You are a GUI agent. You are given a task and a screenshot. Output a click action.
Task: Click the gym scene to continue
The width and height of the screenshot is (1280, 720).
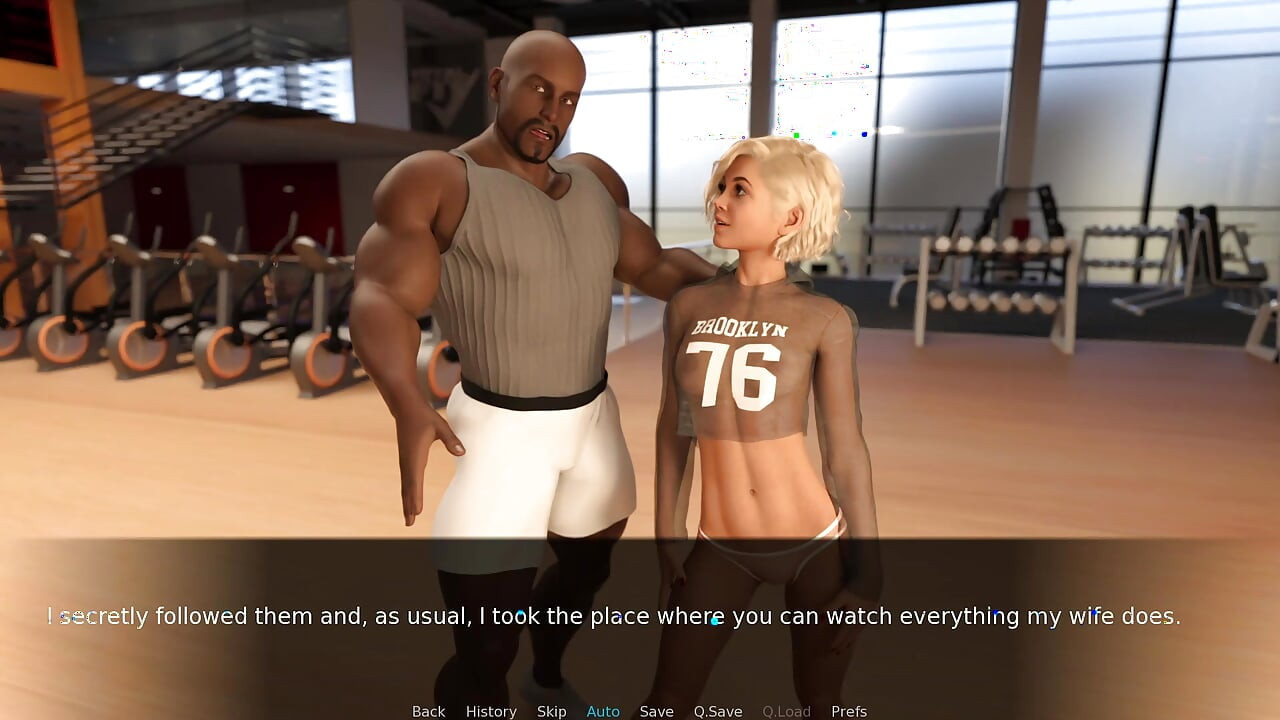tap(640, 300)
